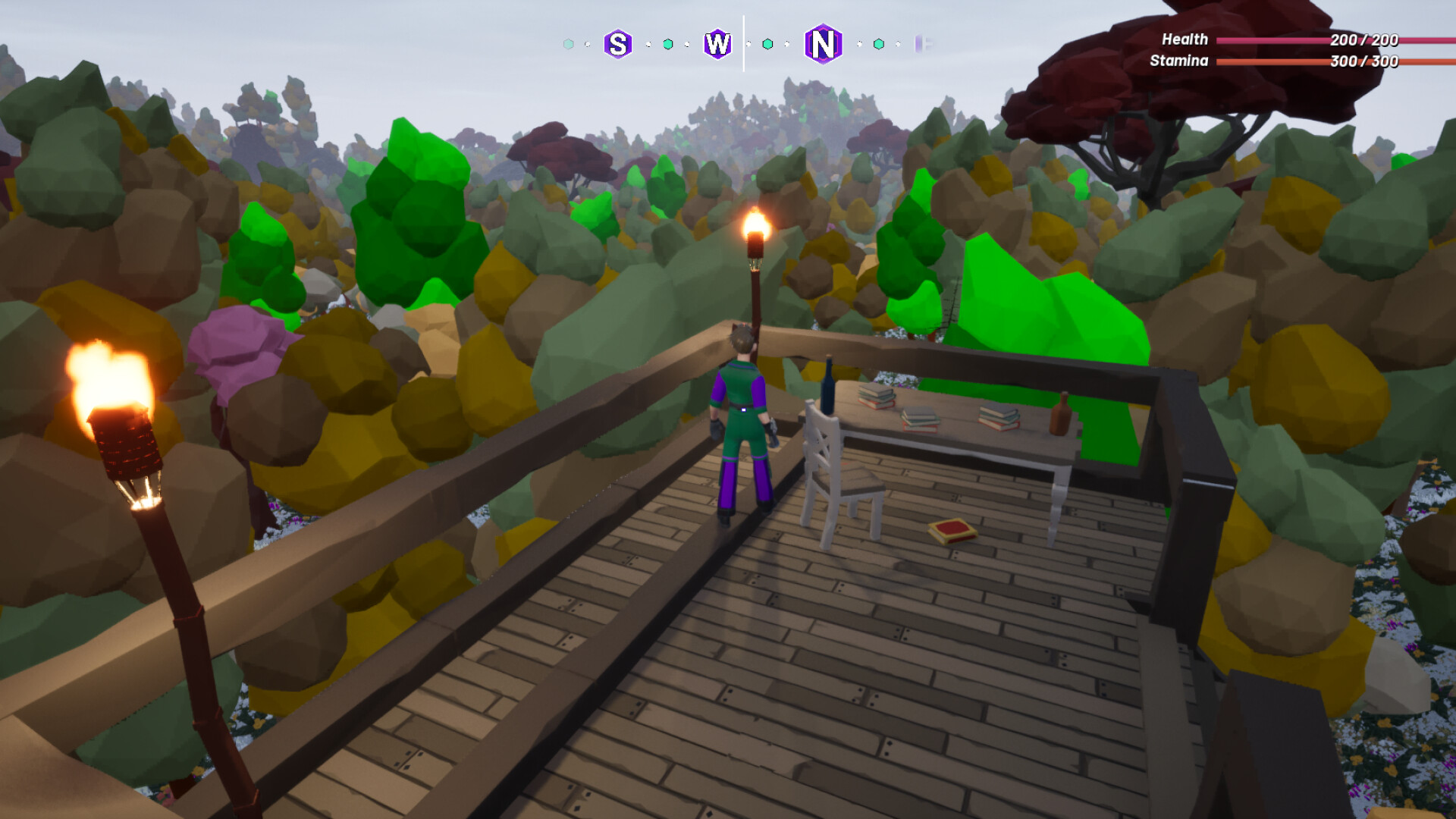The height and width of the screenshot is (819, 1456).
Task: Select the teal hexagon between S and W markers
Action: click(x=668, y=45)
